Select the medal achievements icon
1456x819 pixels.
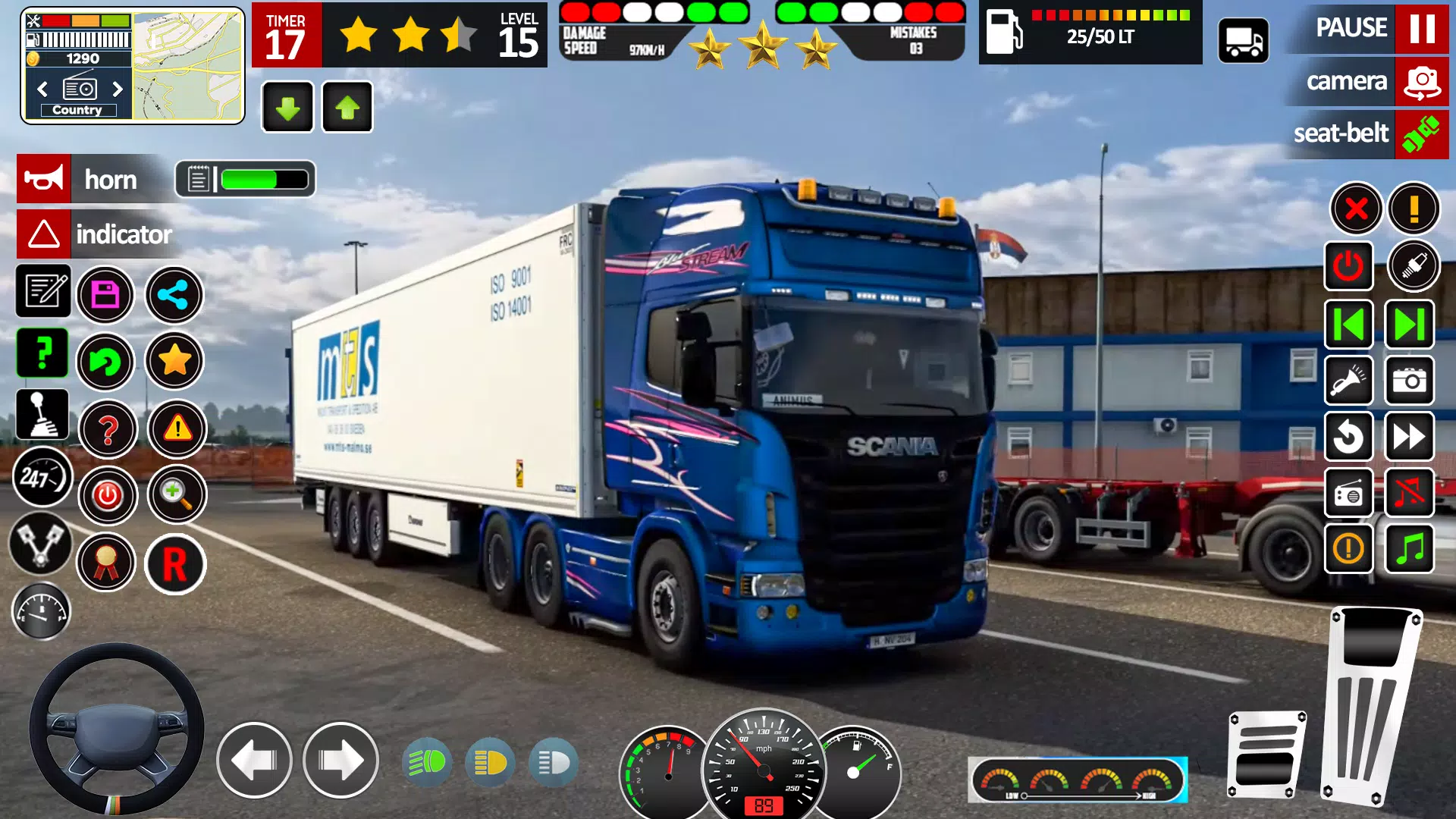[108, 562]
